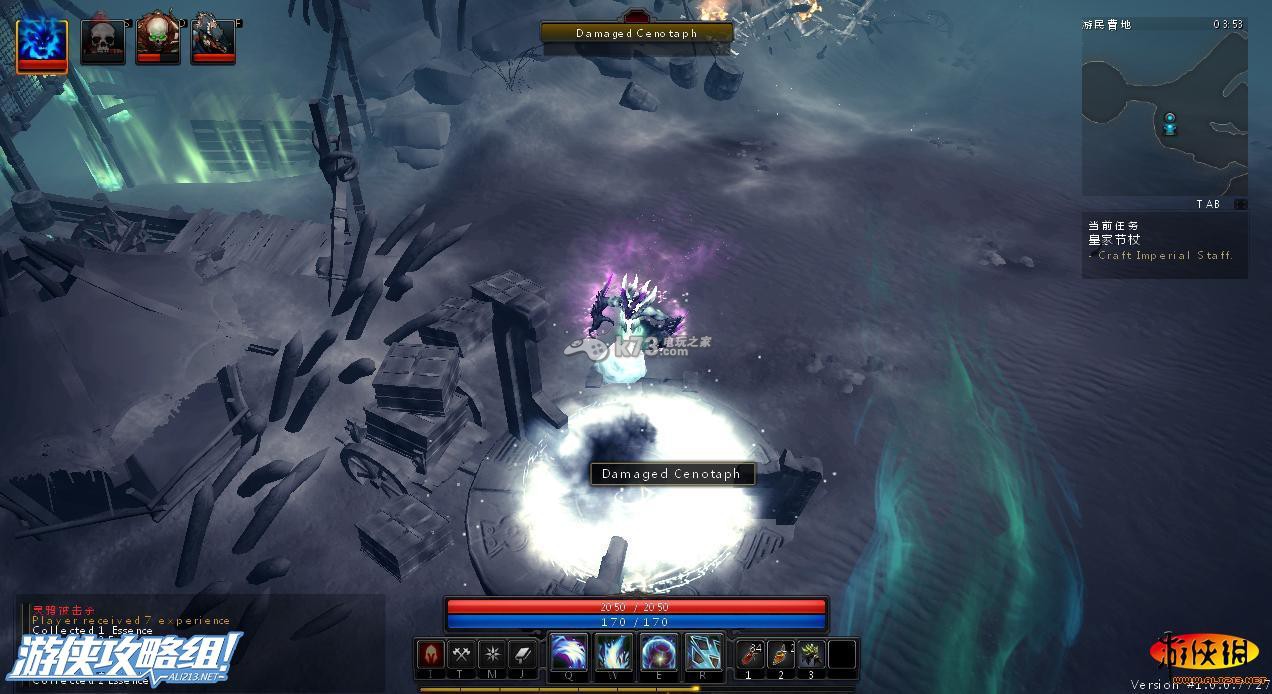The height and width of the screenshot is (694, 1272).
Task: Use the red potion in slot 1
Action: tap(750, 654)
